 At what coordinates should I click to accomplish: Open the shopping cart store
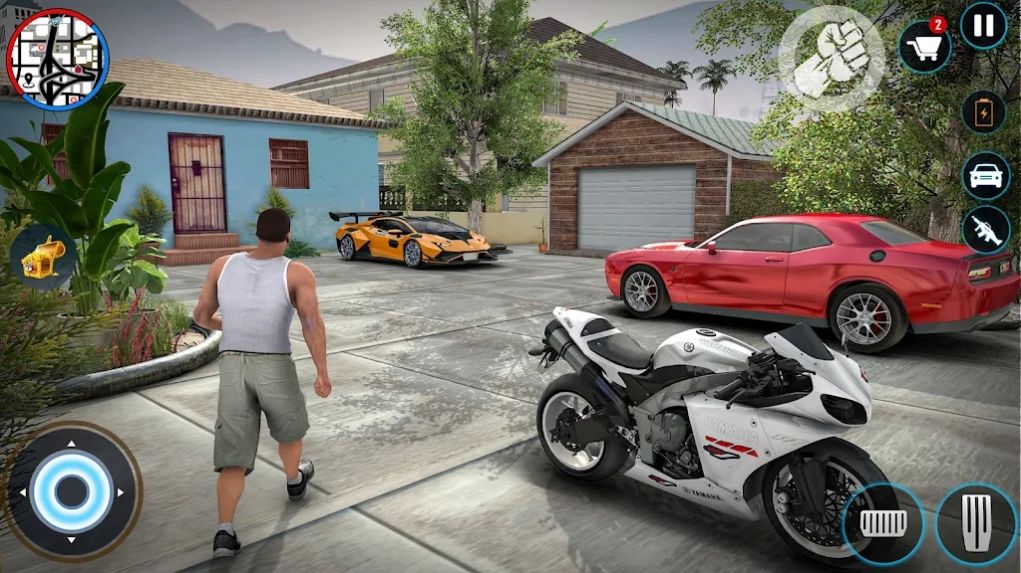924,46
